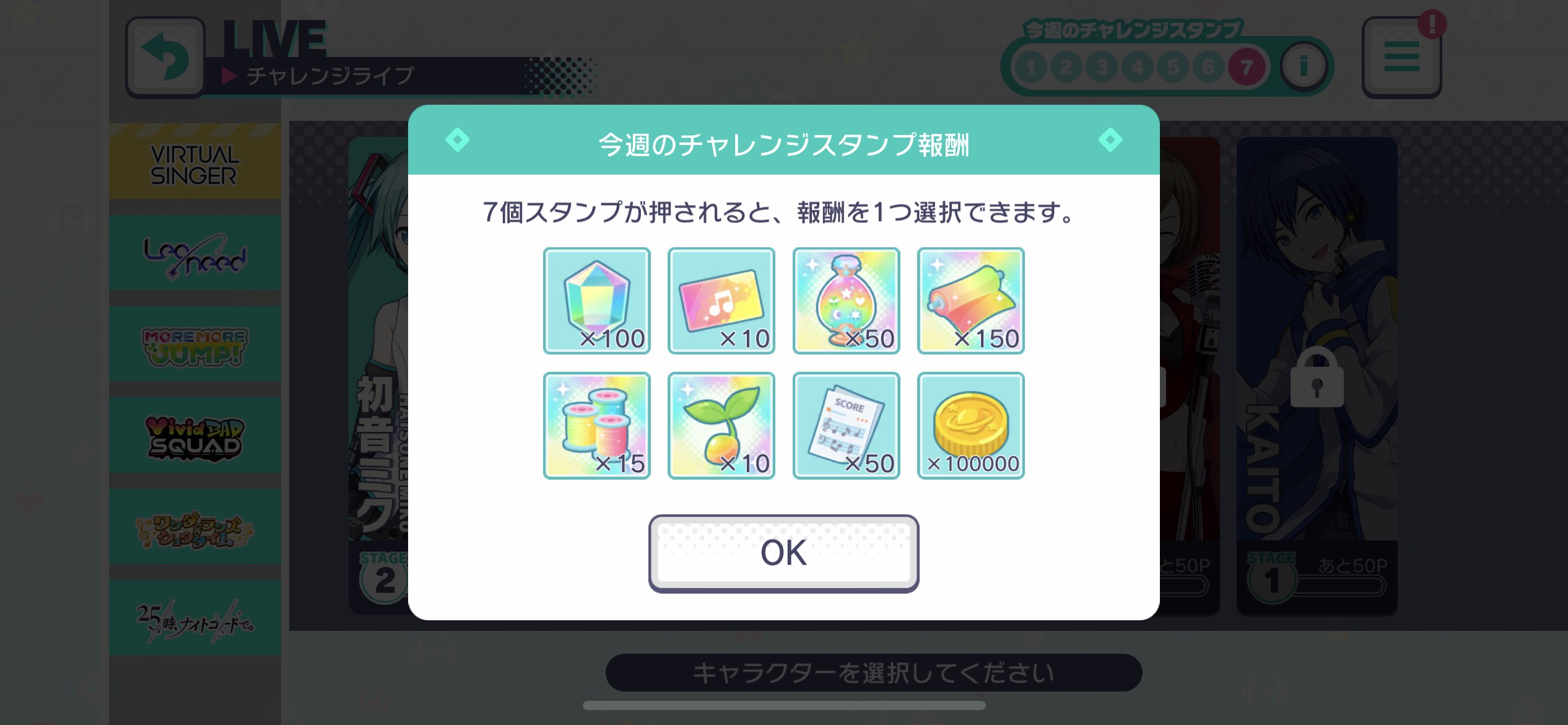Select the coin x100000 reward icon
The image size is (1568, 725).
point(970,425)
